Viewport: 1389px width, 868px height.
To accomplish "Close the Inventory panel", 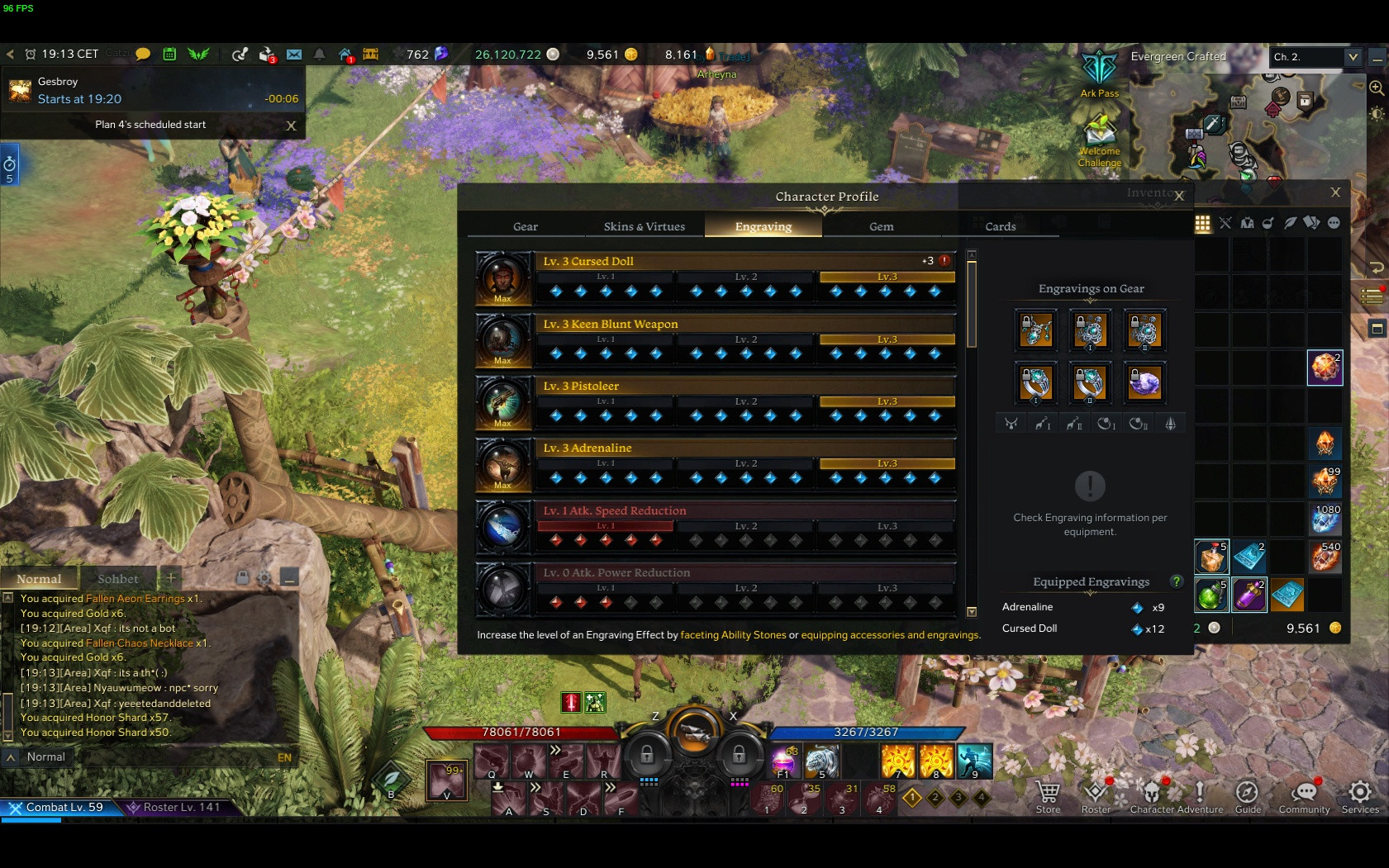I will (x=1335, y=192).
